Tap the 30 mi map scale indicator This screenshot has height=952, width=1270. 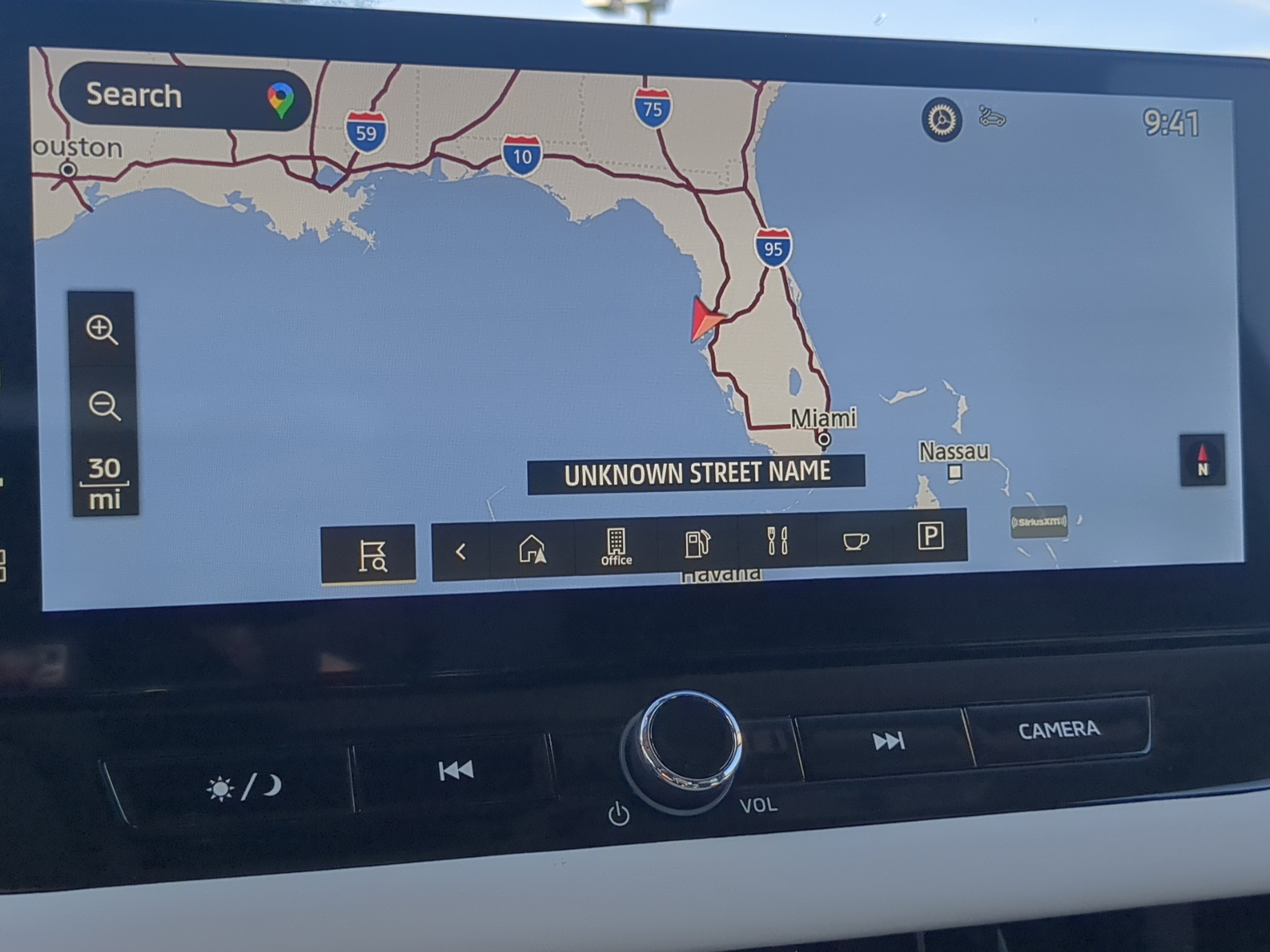tap(105, 484)
